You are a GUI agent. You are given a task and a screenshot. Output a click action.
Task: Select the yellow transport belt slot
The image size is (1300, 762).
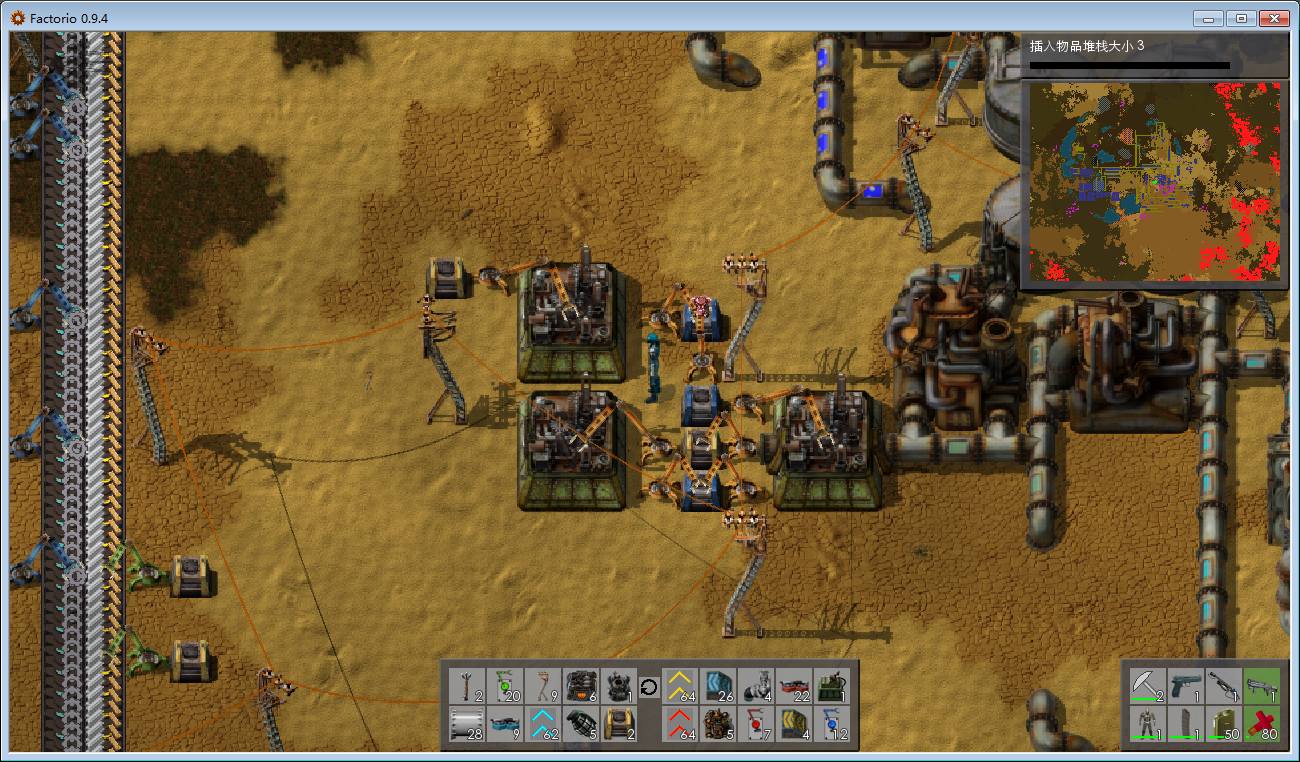point(681,686)
